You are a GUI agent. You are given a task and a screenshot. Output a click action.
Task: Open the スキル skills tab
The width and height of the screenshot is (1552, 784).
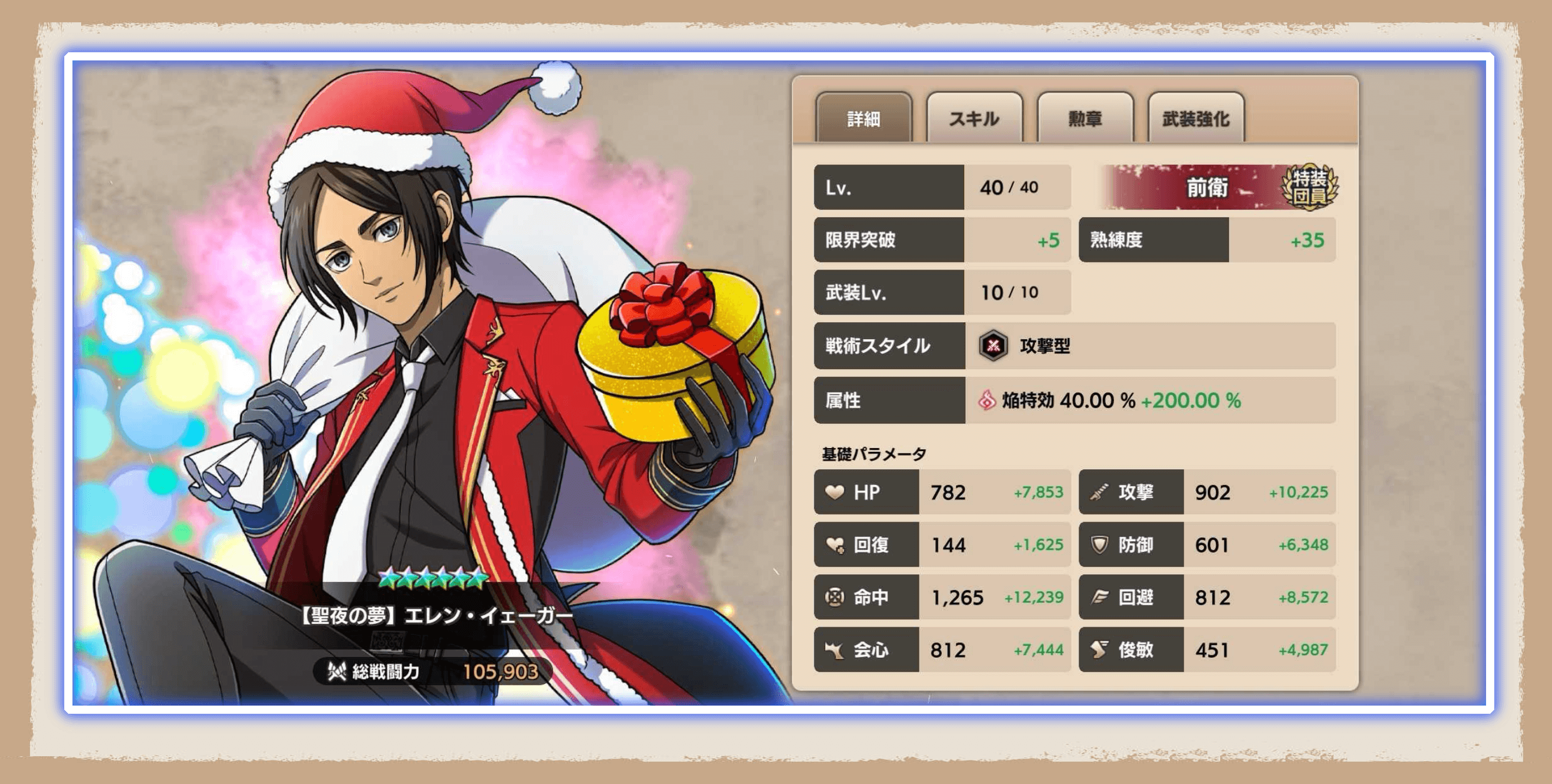pos(974,119)
